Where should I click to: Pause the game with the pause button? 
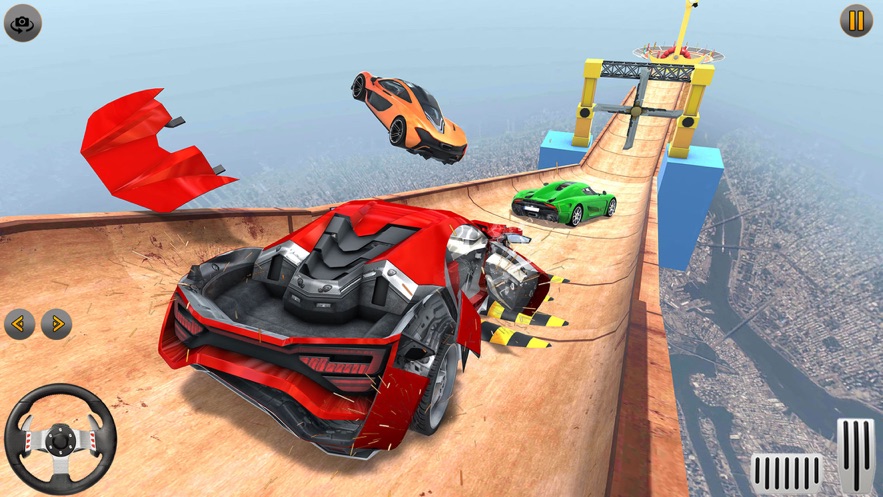[856, 21]
